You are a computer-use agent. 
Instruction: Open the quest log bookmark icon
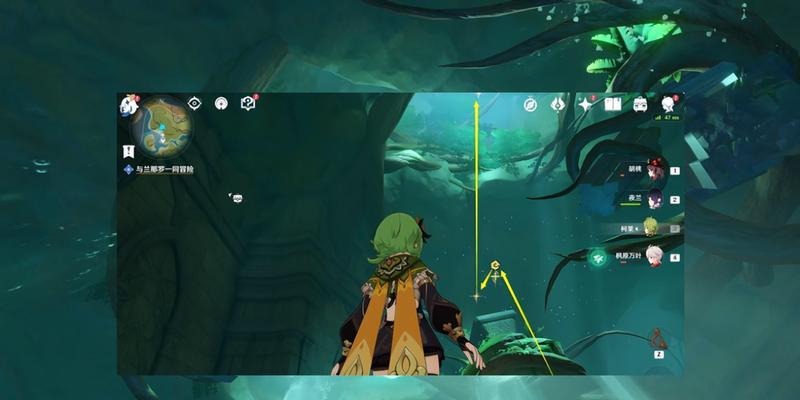click(128, 151)
